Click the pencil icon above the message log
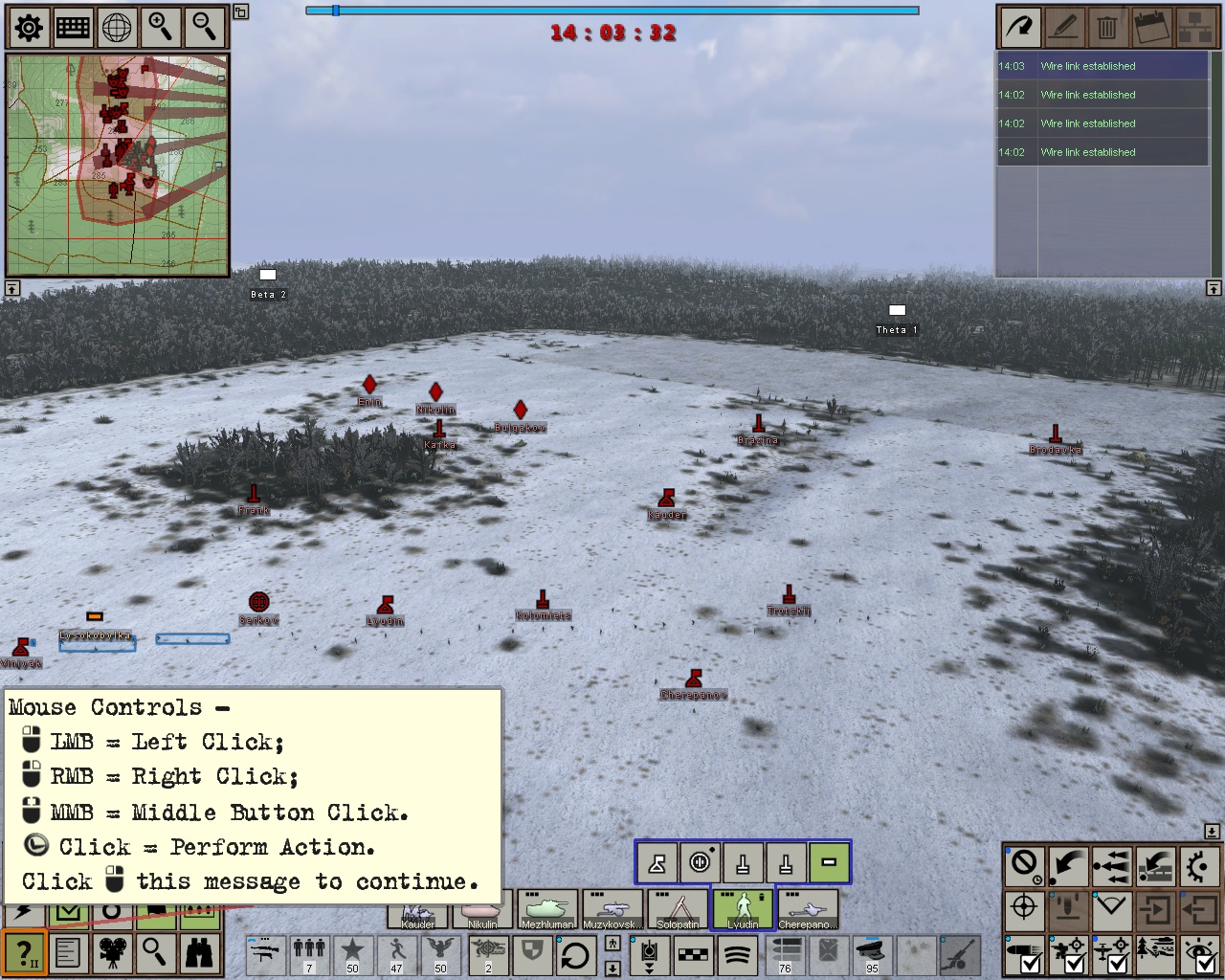Image resolution: width=1225 pixels, height=980 pixels. [x=1064, y=27]
